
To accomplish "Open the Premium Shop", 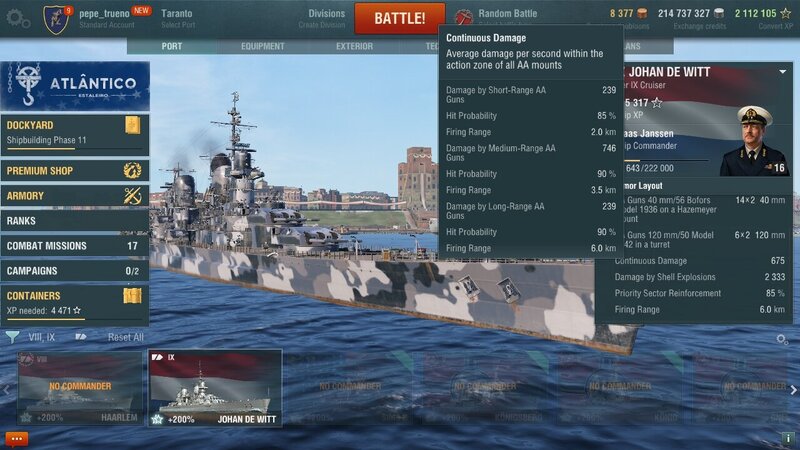I will click(x=75, y=171).
